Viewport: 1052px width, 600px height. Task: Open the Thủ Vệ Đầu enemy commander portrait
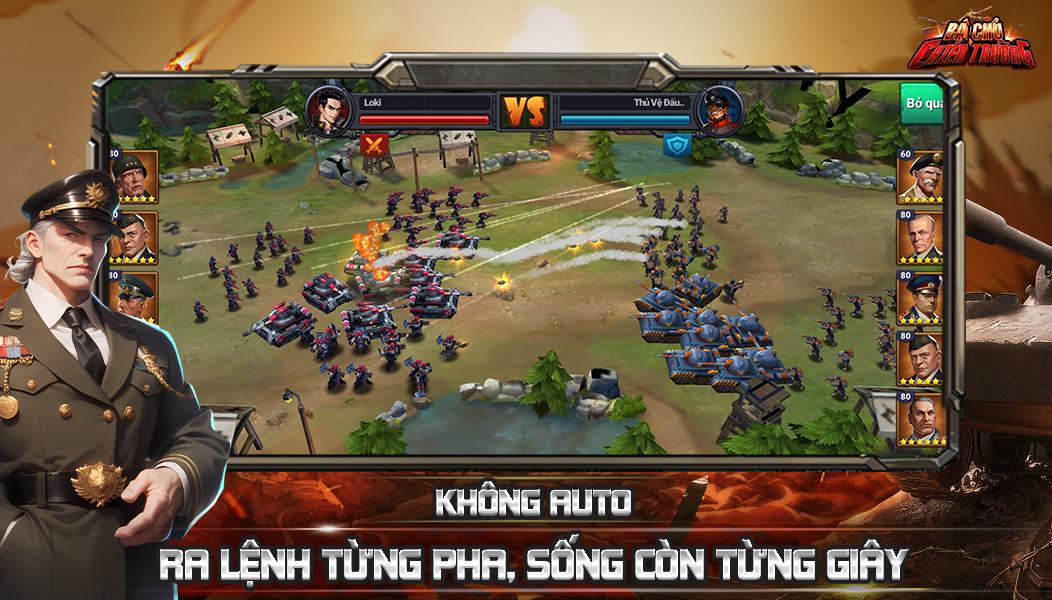[x=718, y=109]
